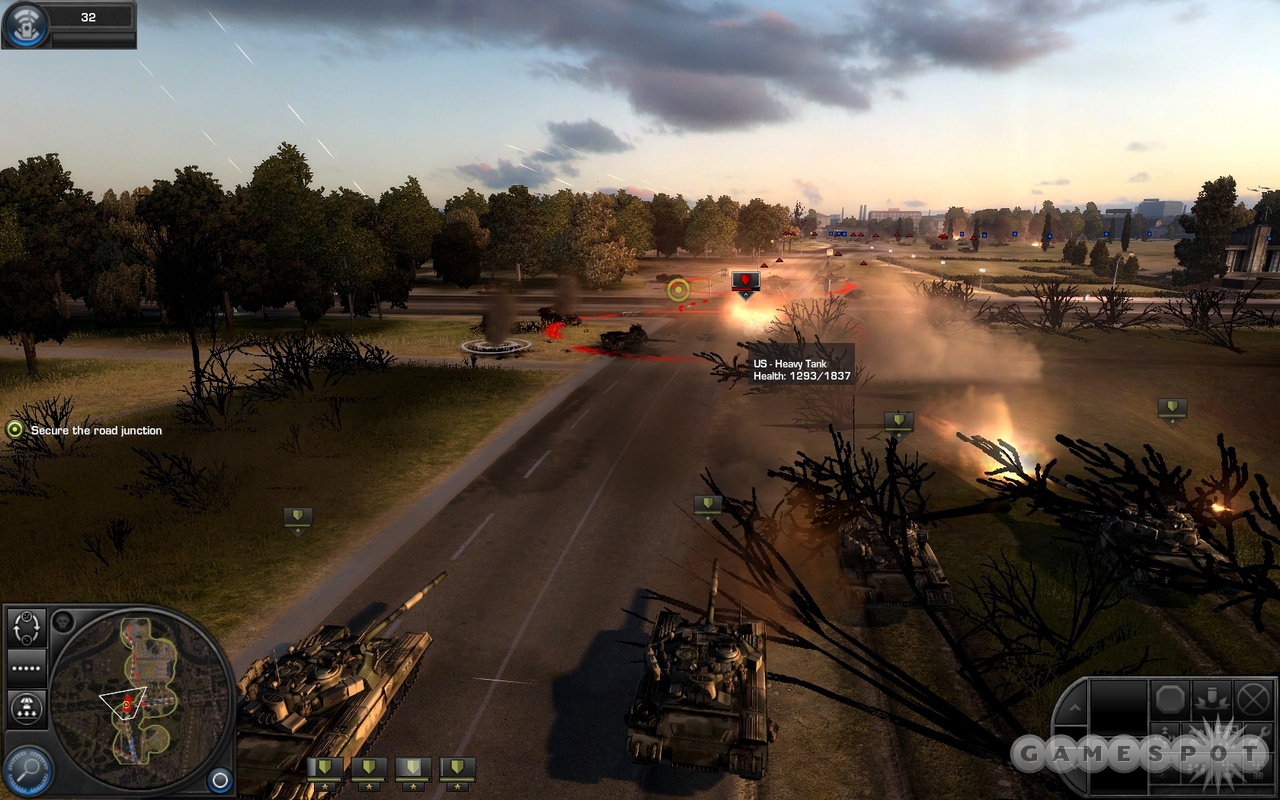Open the tactical aid radio menu

pos(26,25)
